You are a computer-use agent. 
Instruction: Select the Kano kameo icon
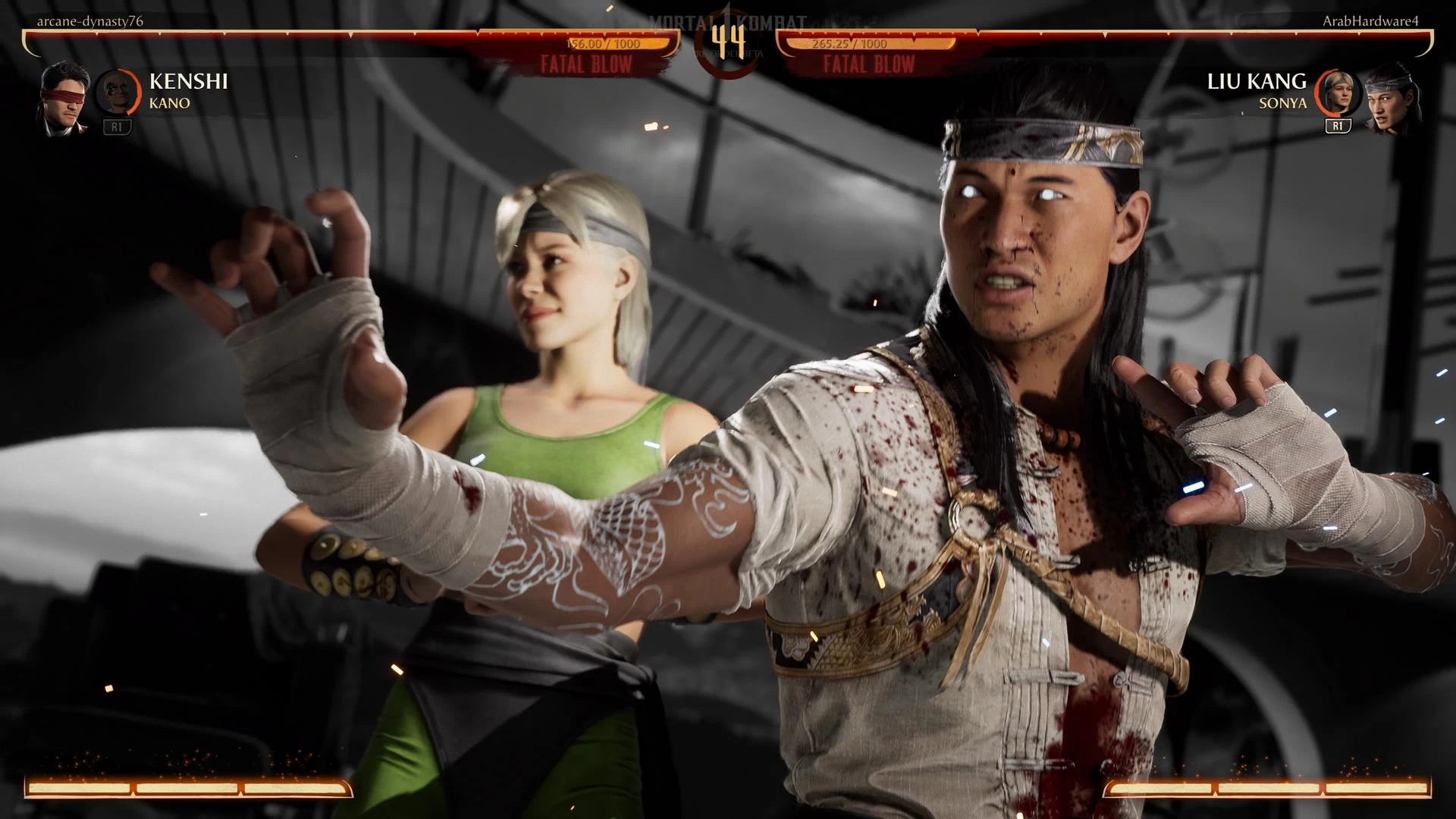point(118,92)
